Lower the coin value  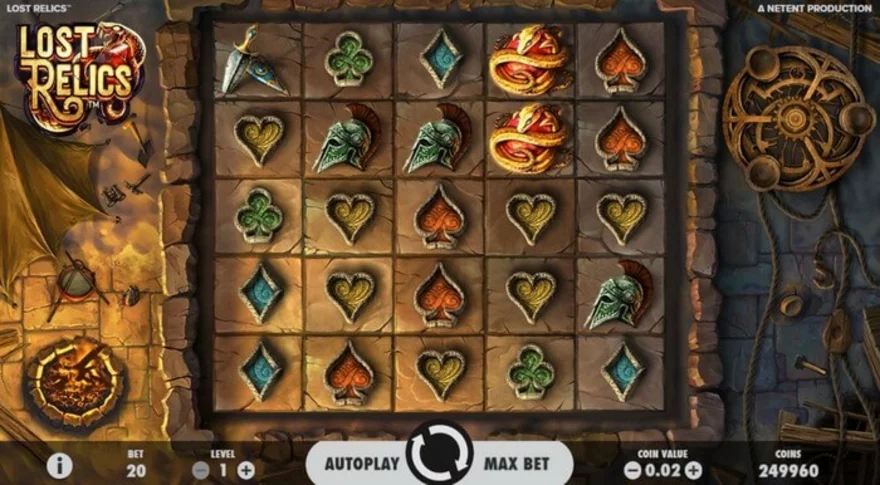point(632,470)
